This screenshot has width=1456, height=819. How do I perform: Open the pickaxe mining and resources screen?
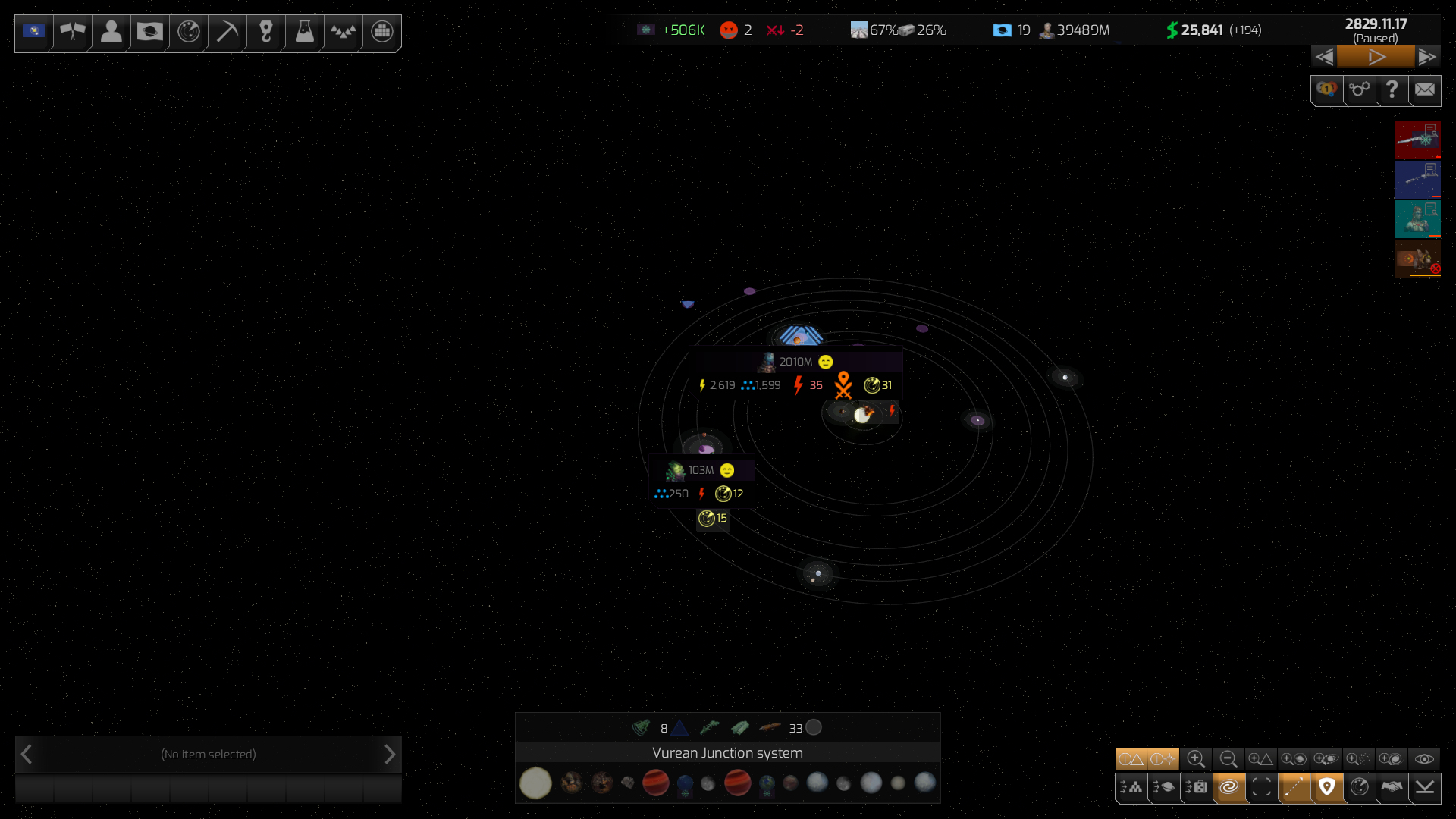(x=227, y=32)
